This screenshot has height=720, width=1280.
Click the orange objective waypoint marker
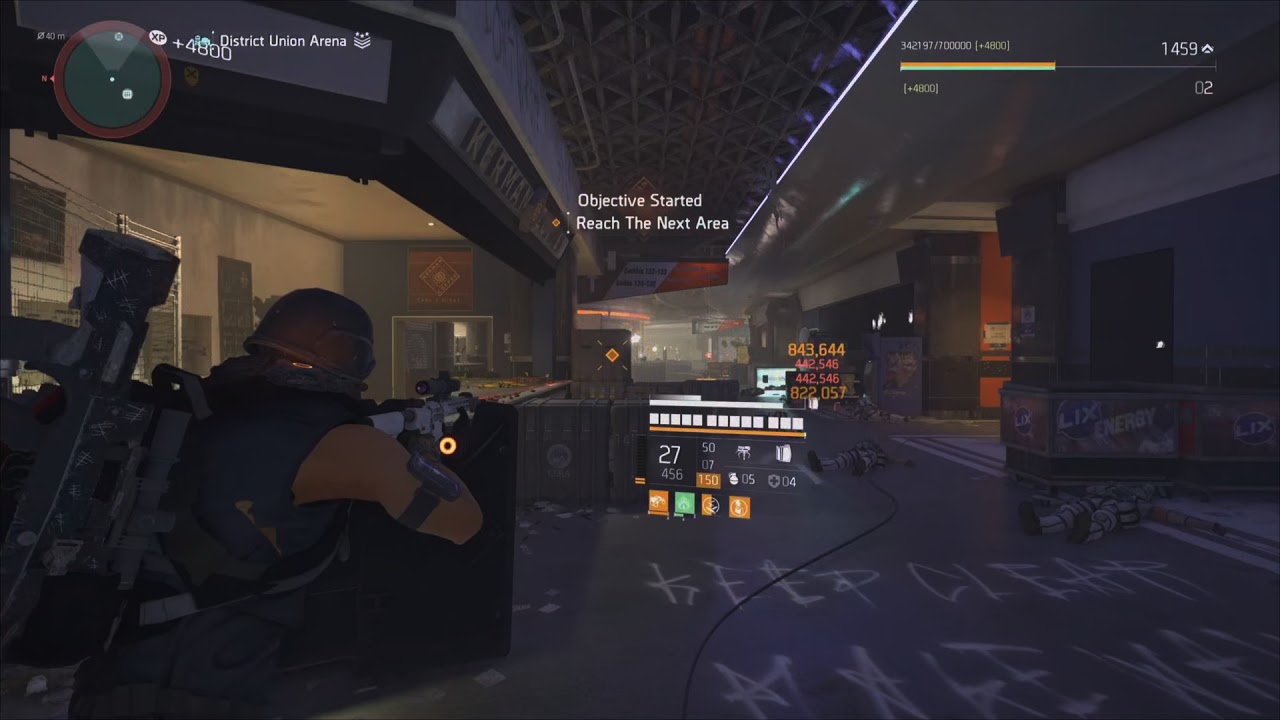coord(612,355)
